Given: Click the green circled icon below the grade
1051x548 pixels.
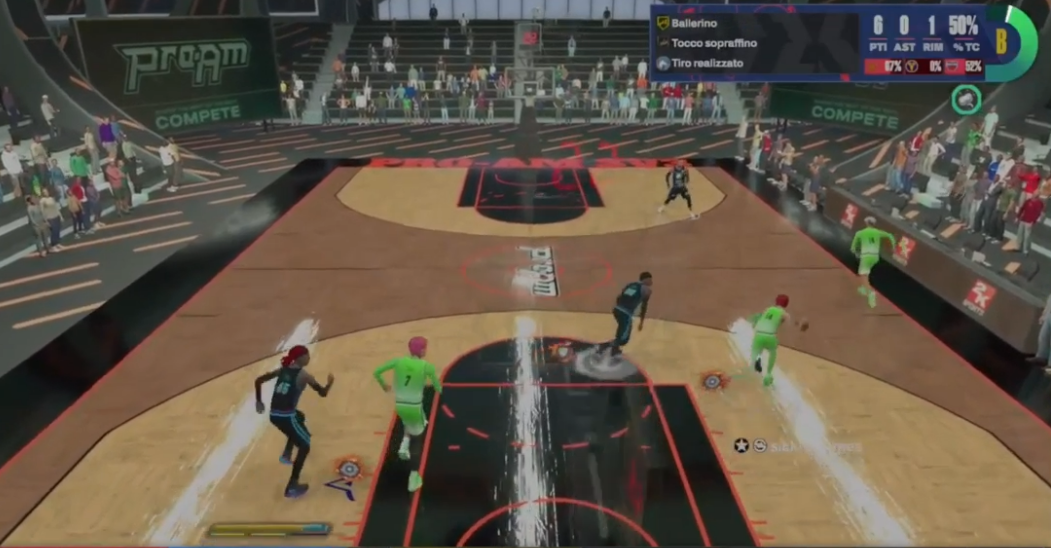Looking at the screenshot, I should (x=965, y=99).
